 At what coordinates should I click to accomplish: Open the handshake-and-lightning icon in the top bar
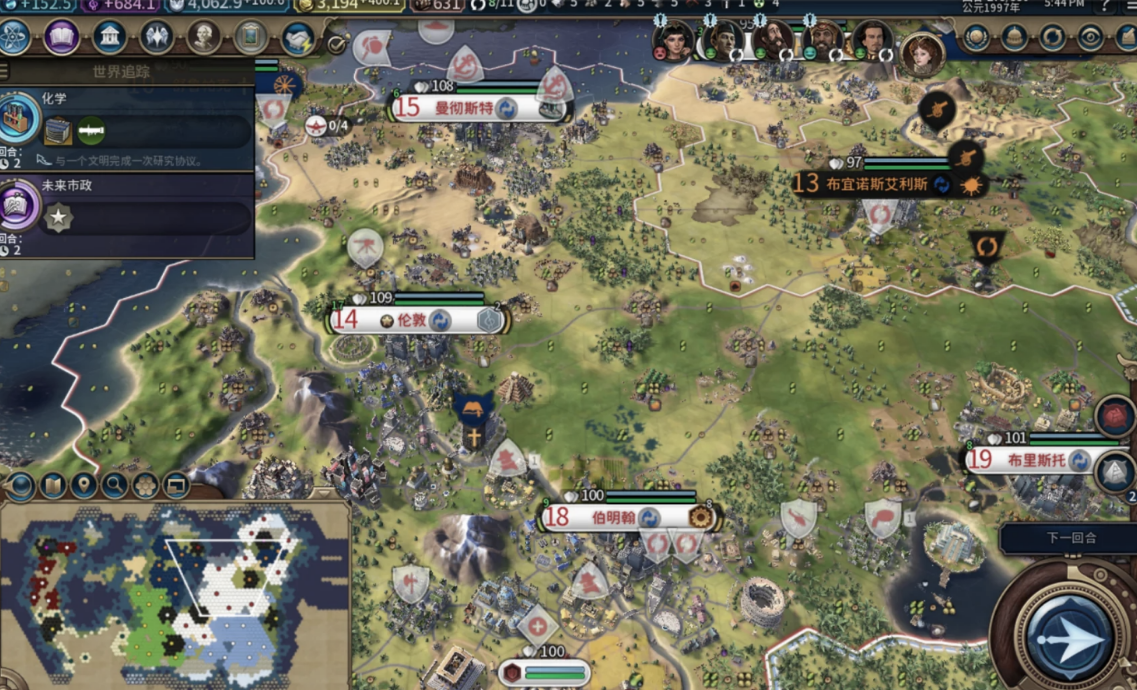click(x=298, y=38)
